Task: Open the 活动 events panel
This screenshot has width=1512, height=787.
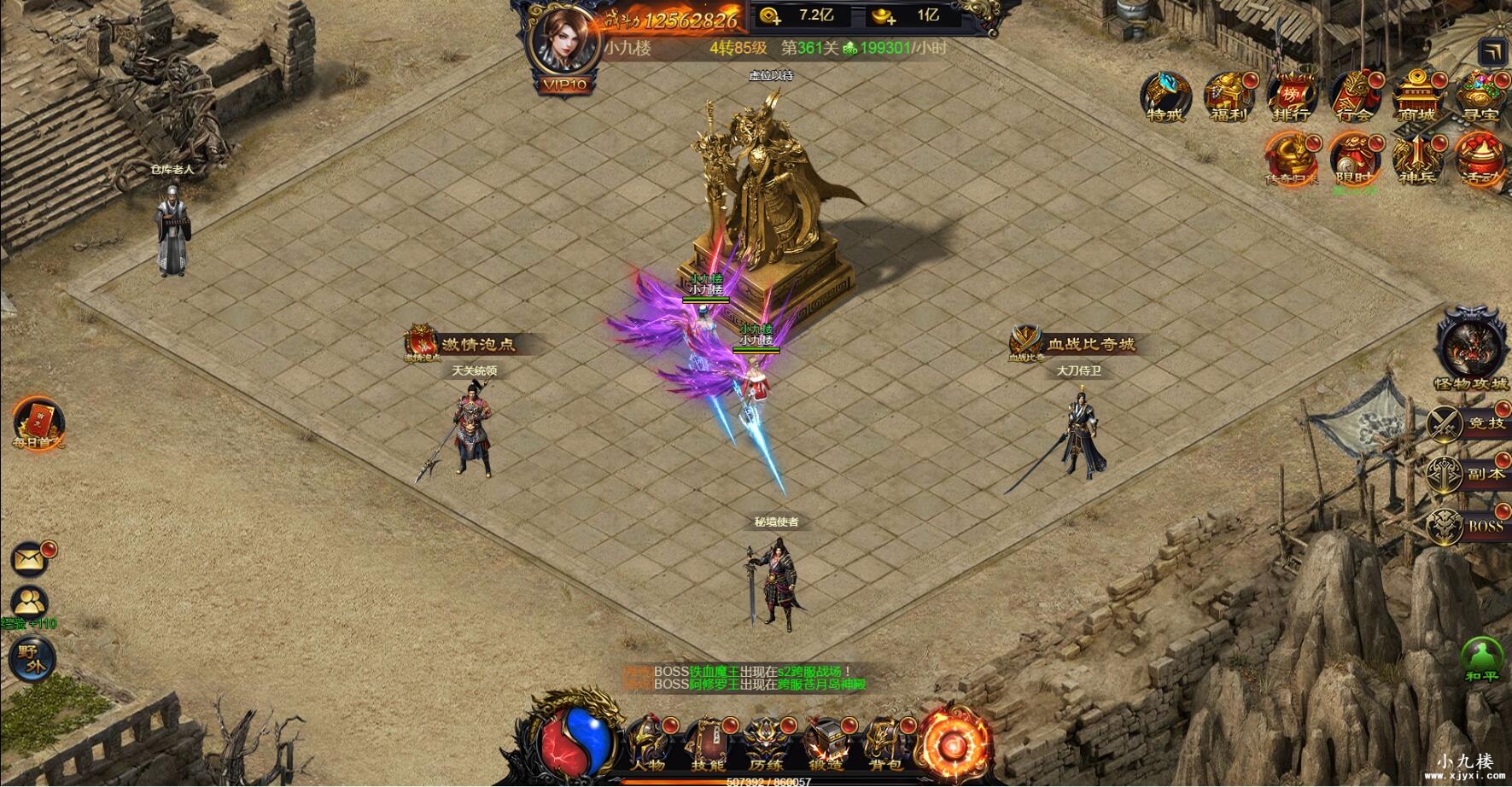Action: (1480, 159)
